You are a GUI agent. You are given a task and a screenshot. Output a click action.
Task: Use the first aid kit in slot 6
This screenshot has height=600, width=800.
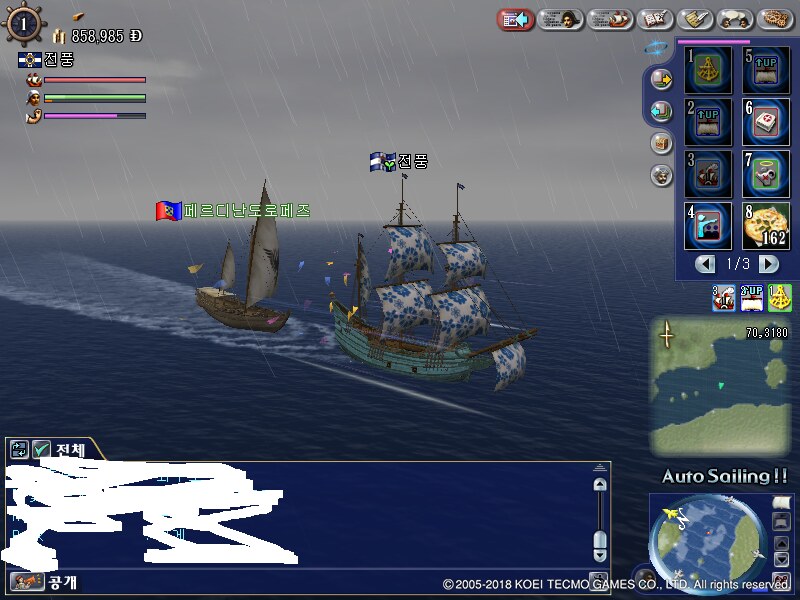(766, 122)
